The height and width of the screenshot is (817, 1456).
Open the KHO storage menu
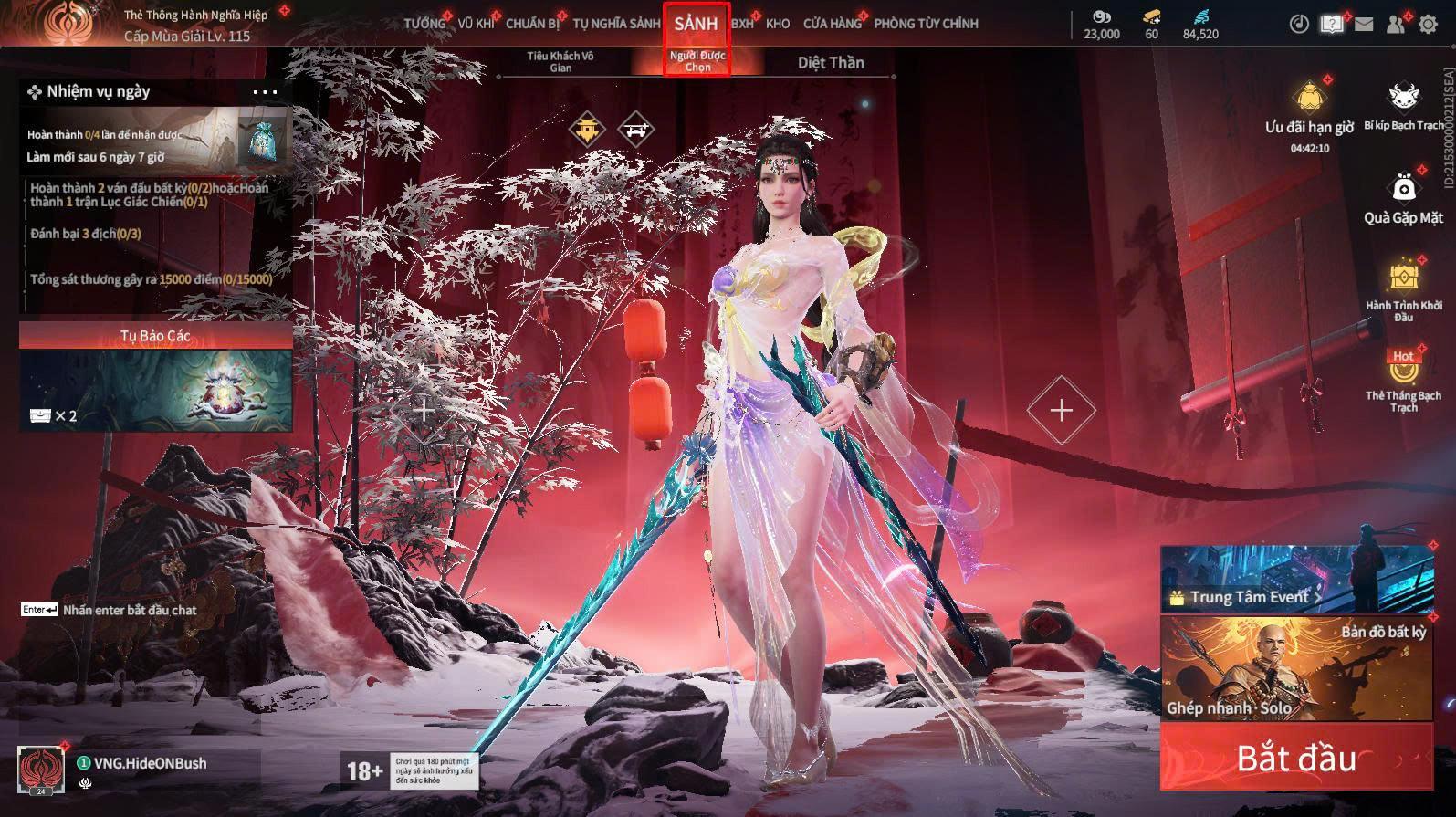(778, 24)
